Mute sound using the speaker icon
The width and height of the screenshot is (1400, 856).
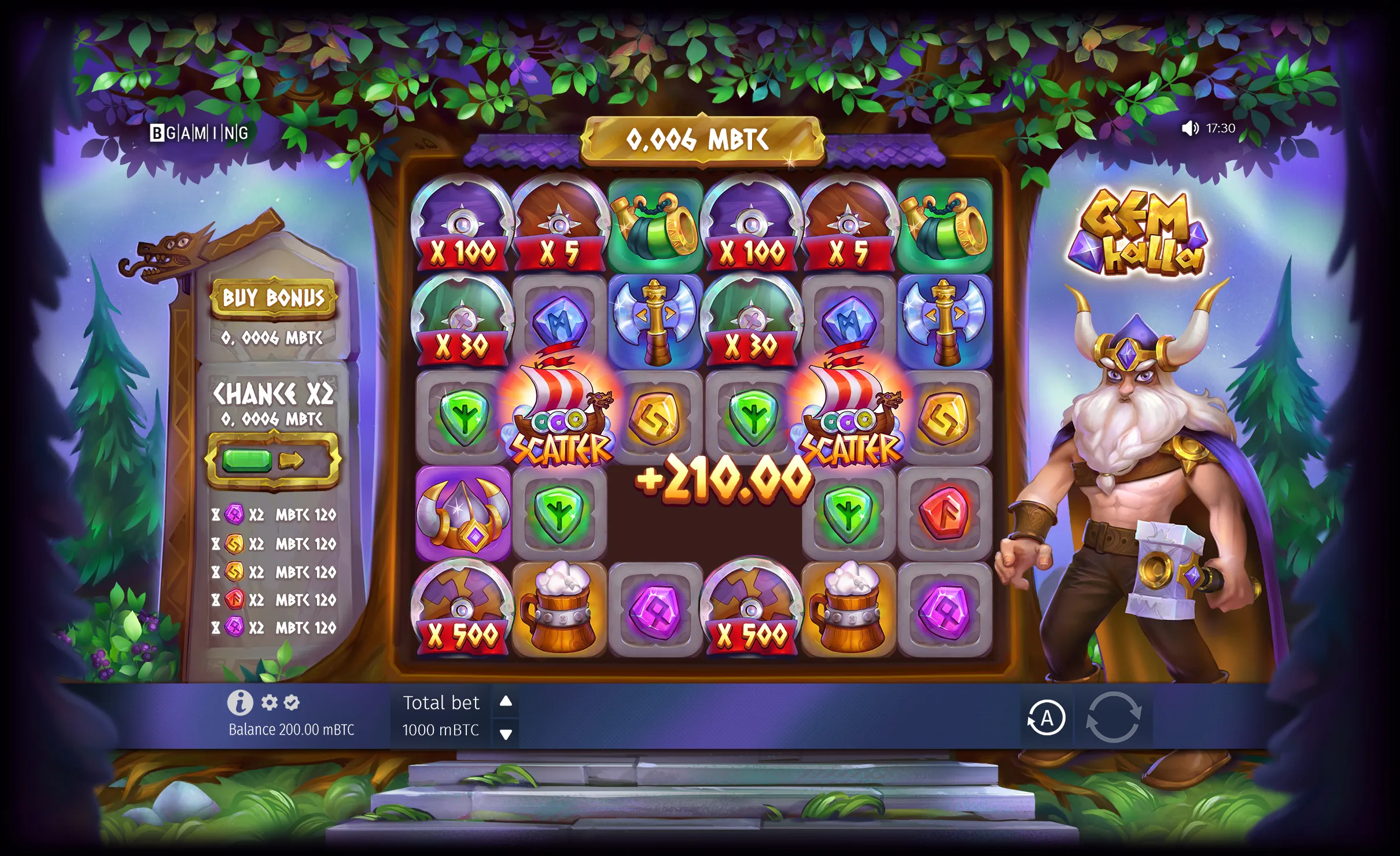(x=1189, y=128)
